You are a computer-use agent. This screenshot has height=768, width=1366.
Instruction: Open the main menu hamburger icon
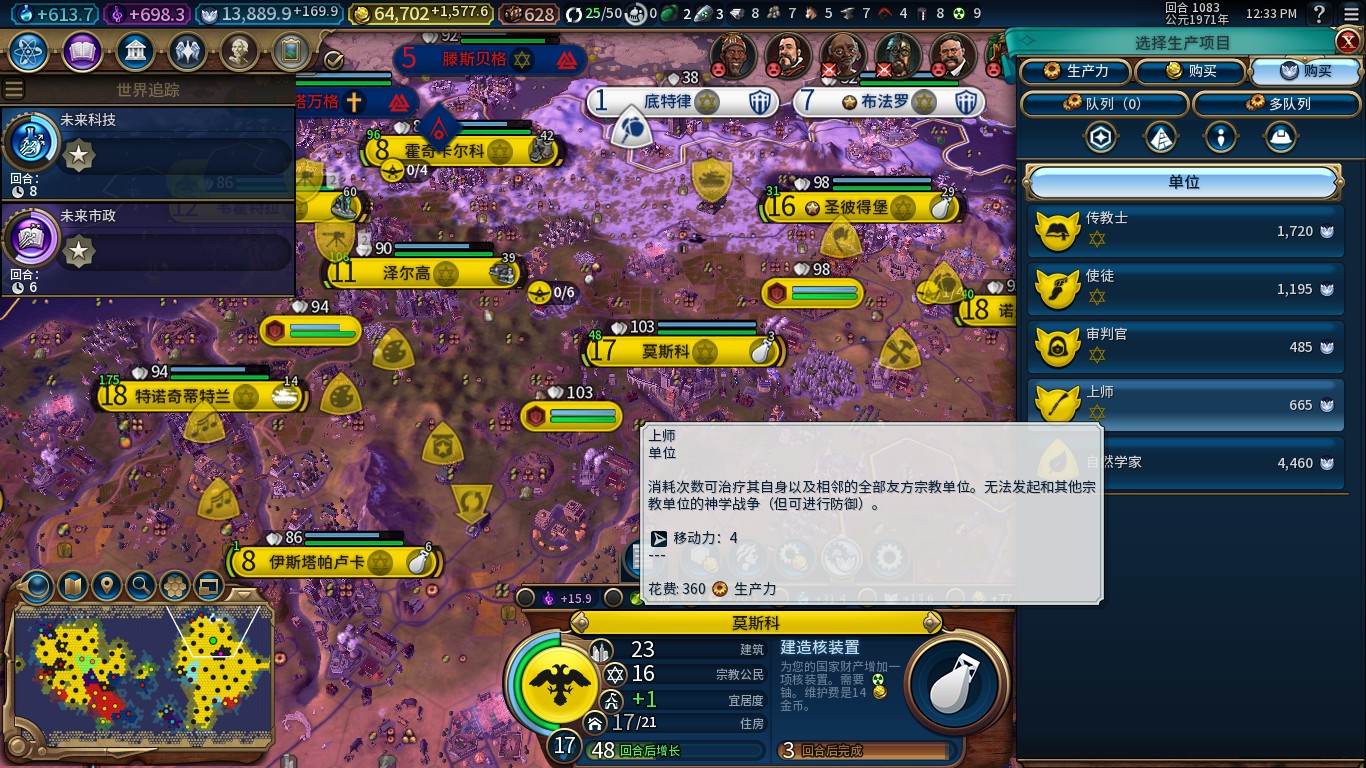pyautogui.click(x=1351, y=14)
